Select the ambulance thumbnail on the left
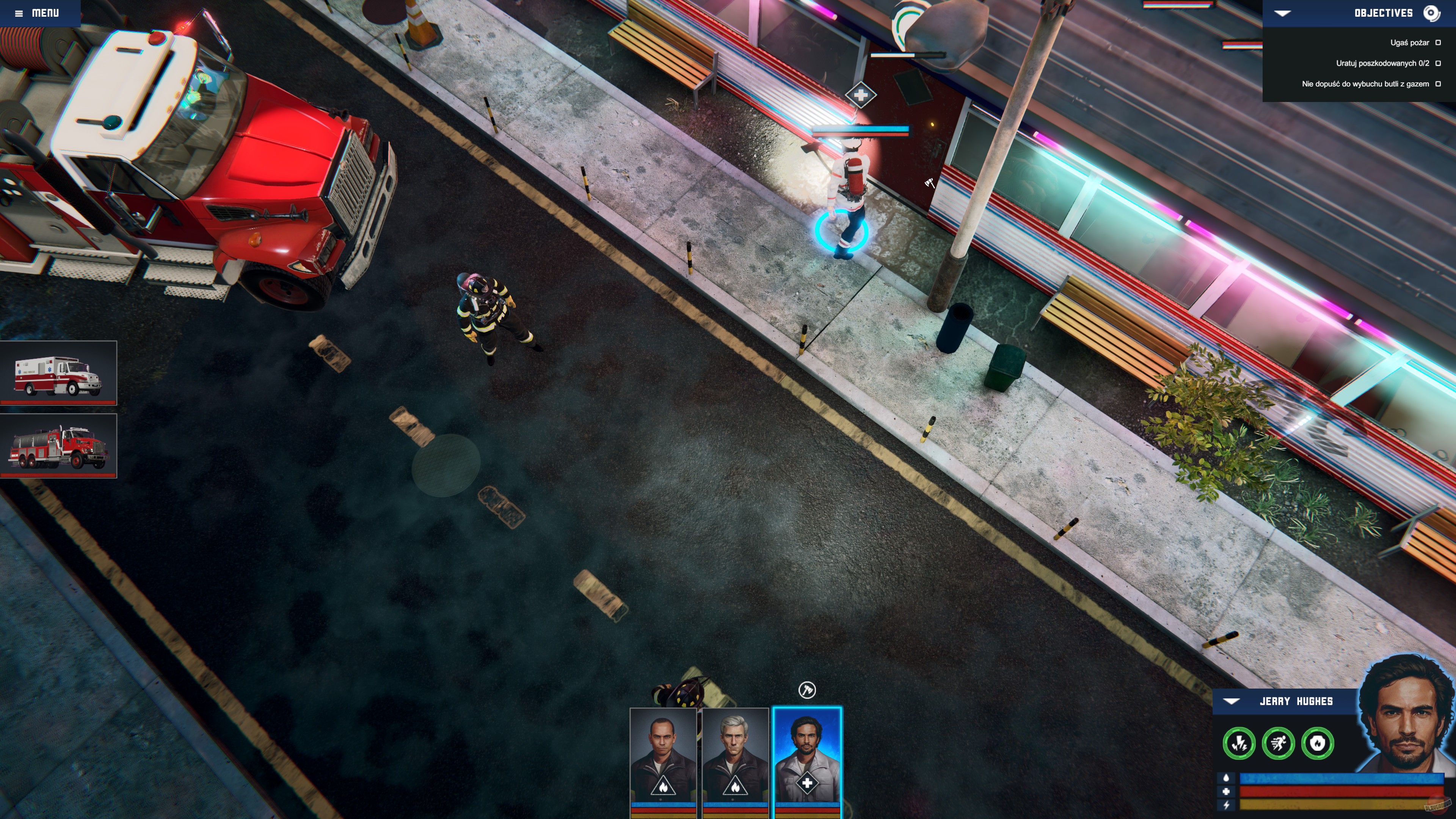1456x819 pixels. 59,373
